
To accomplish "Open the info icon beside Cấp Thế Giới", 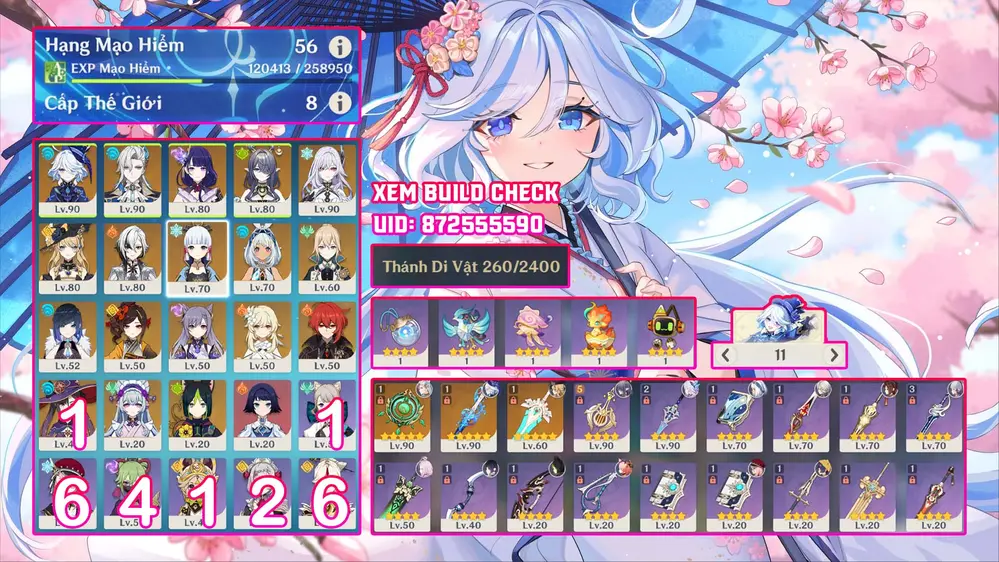I will 341,103.
